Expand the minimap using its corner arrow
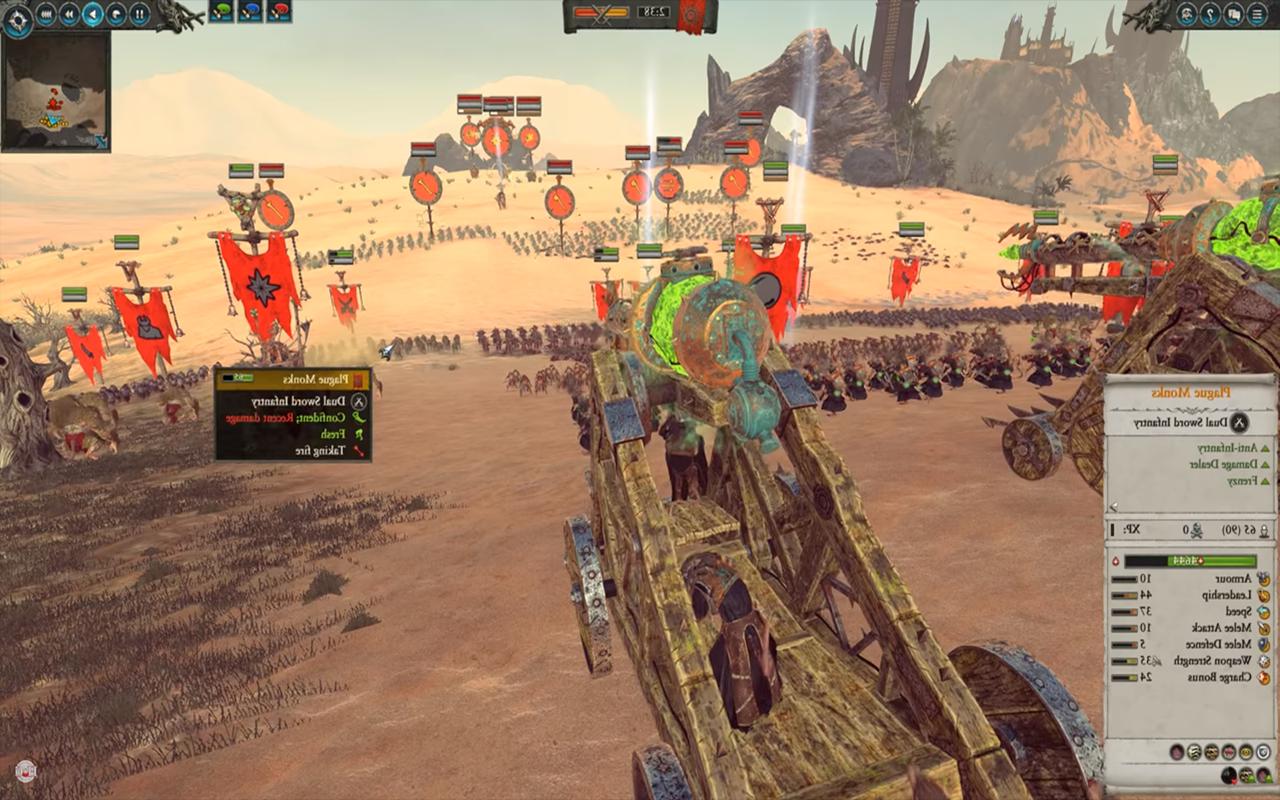 coord(101,141)
